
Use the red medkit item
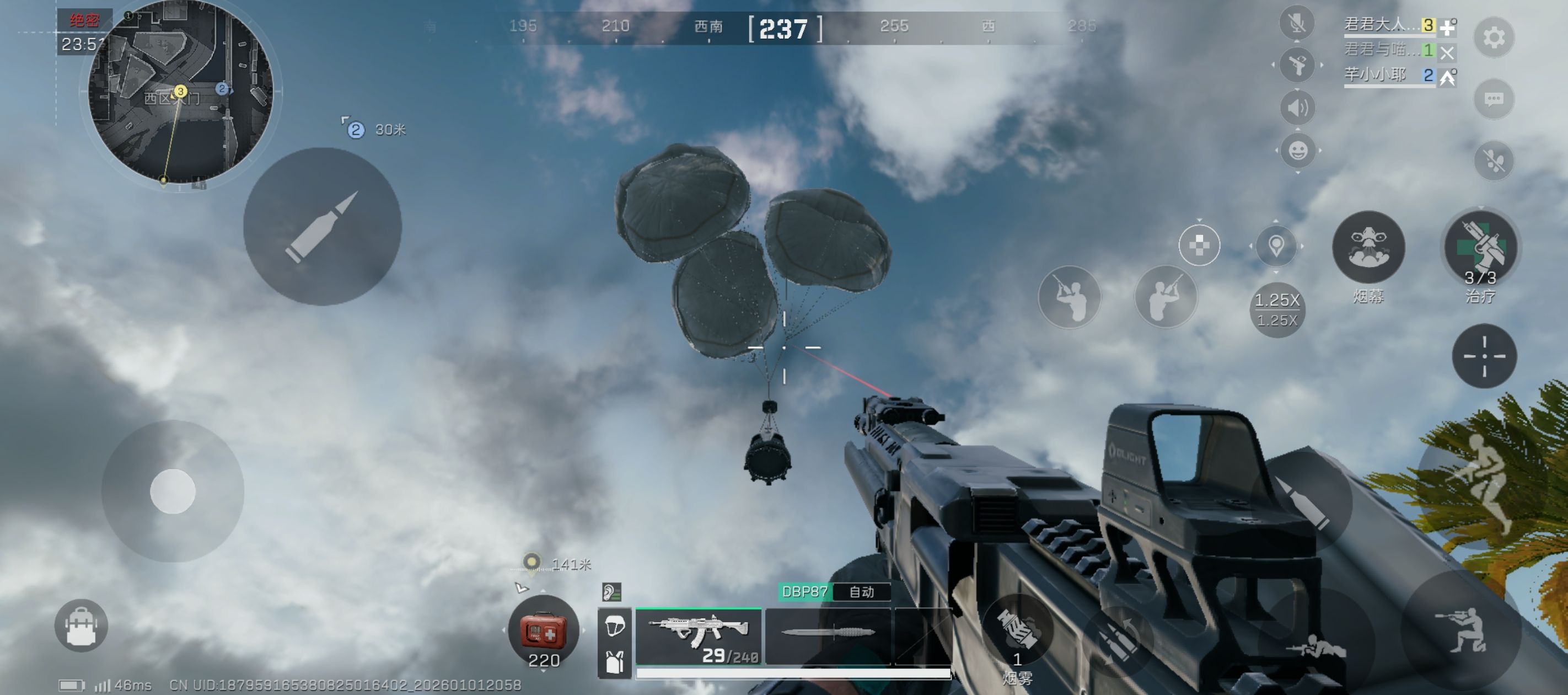[543, 632]
